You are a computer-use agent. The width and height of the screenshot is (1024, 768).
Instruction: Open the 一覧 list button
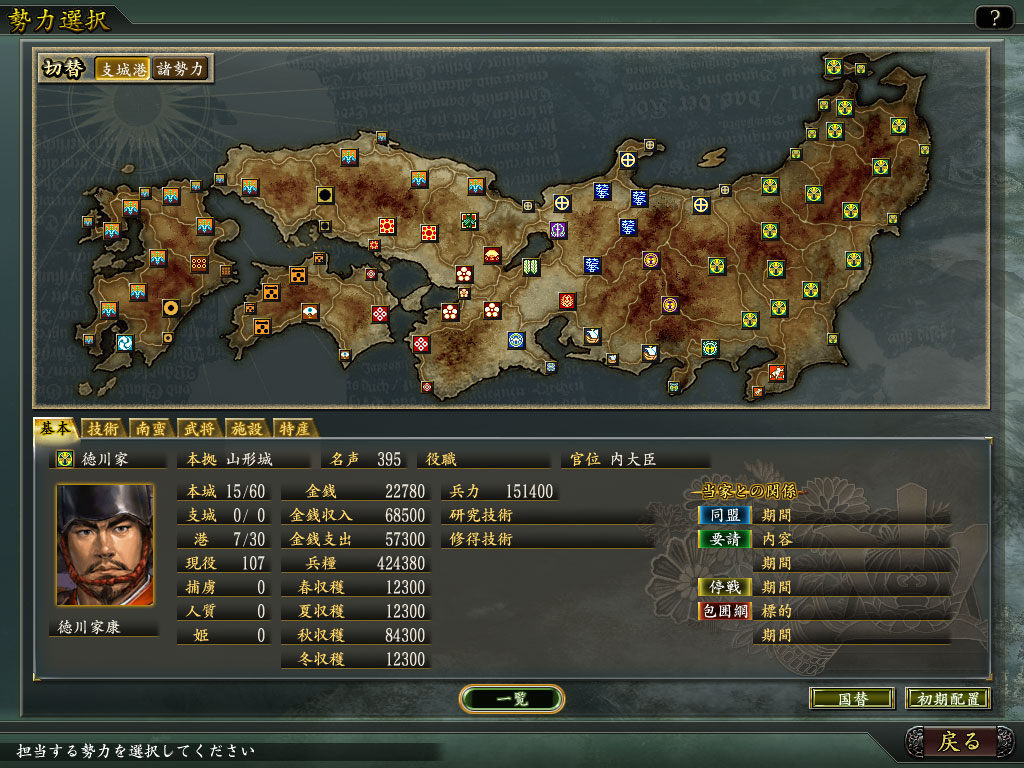coord(512,698)
